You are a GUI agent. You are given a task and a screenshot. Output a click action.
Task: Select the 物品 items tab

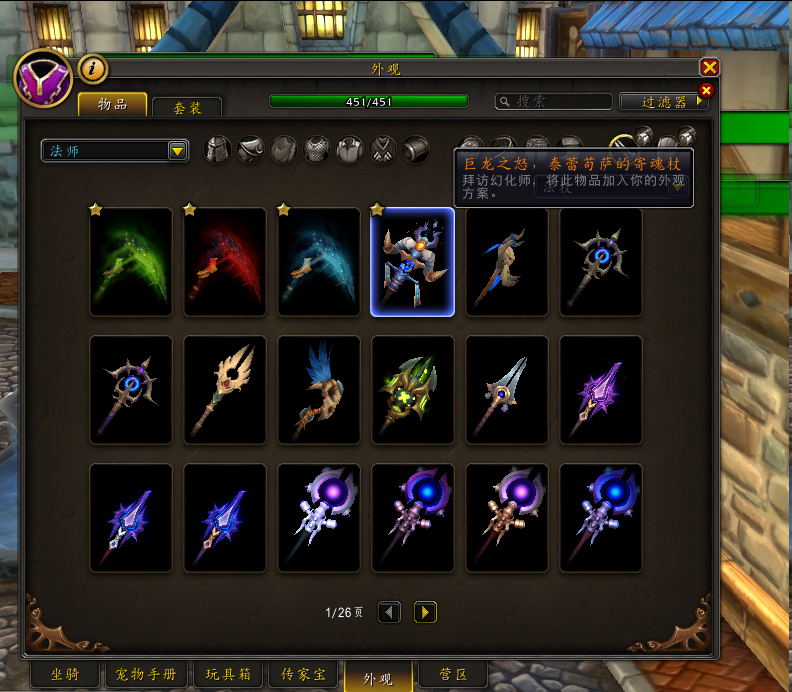point(112,104)
